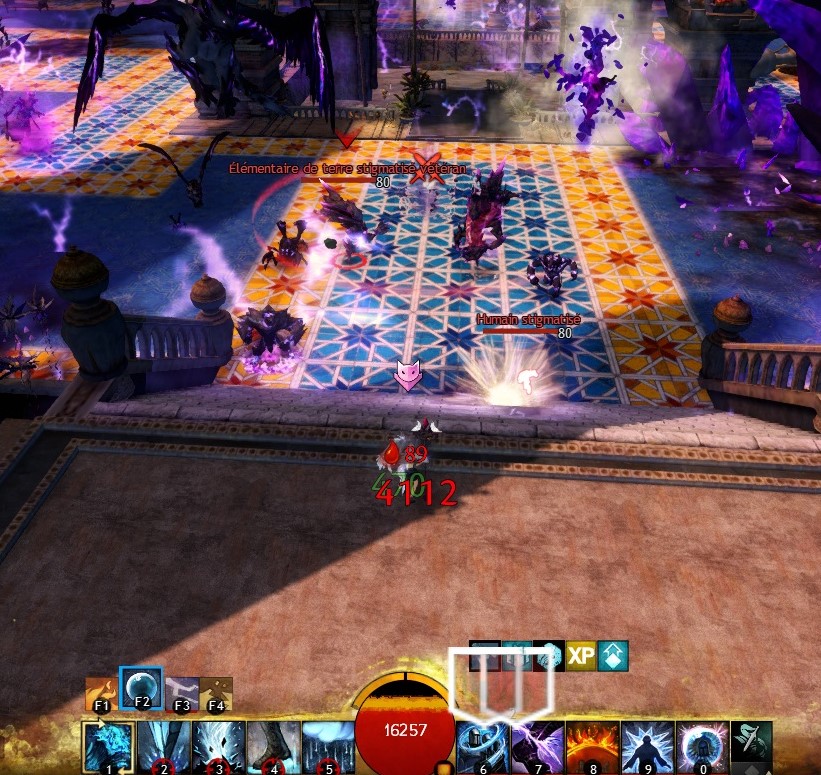Switch to Air attunement lightning icon
Viewport: 821px width, 775px height.
pyautogui.click(x=182, y=692)
